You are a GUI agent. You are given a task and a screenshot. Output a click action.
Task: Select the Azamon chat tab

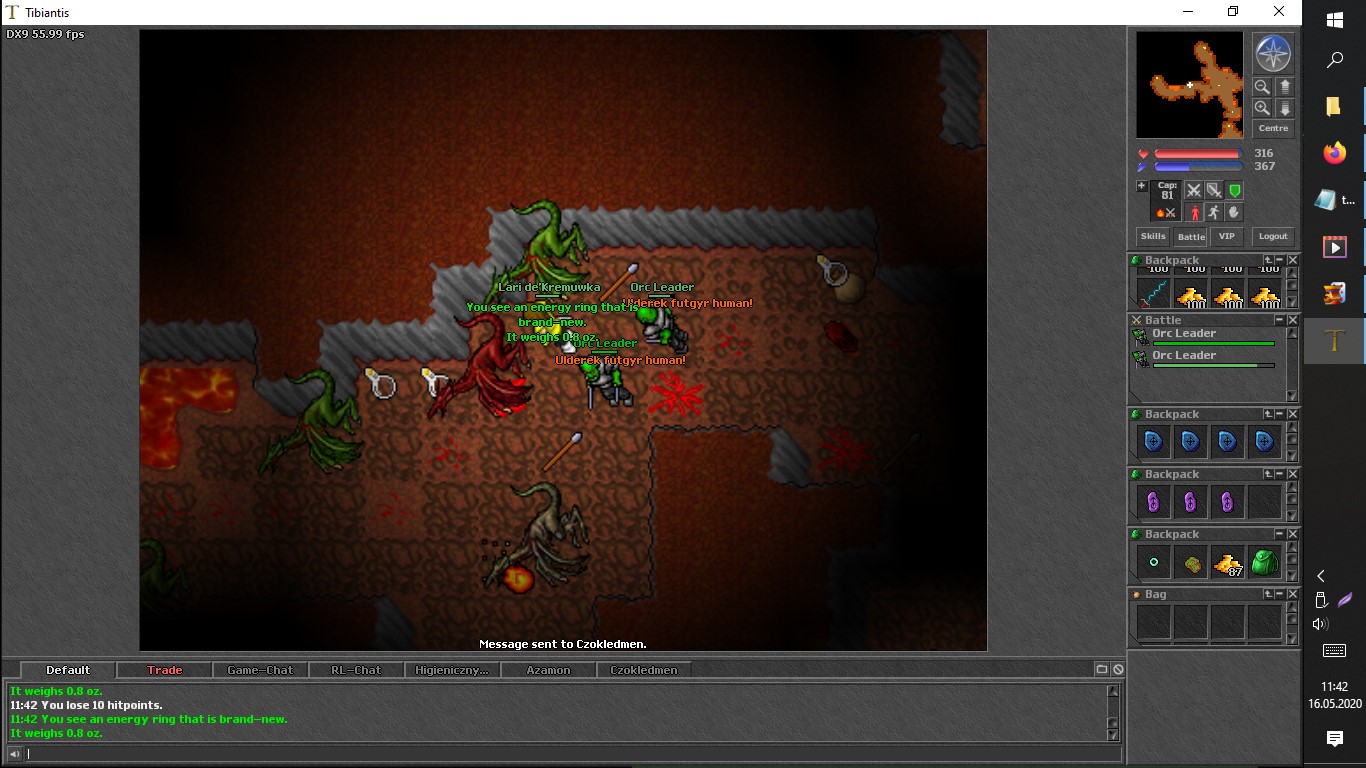coord(548,670)
